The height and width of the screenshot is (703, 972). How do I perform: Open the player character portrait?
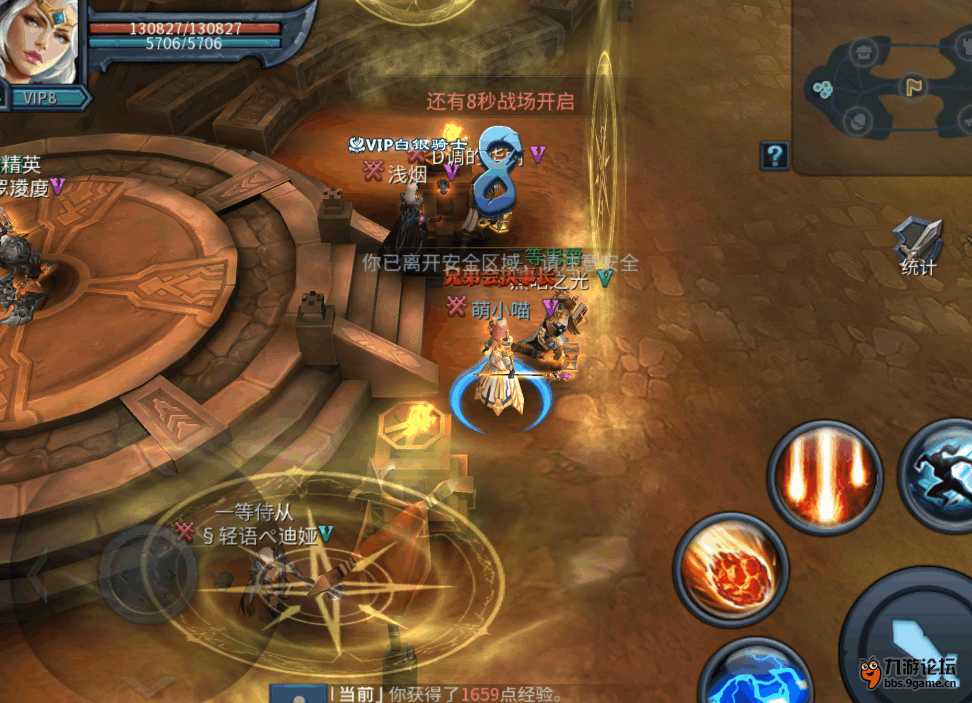tap(40, 40)
